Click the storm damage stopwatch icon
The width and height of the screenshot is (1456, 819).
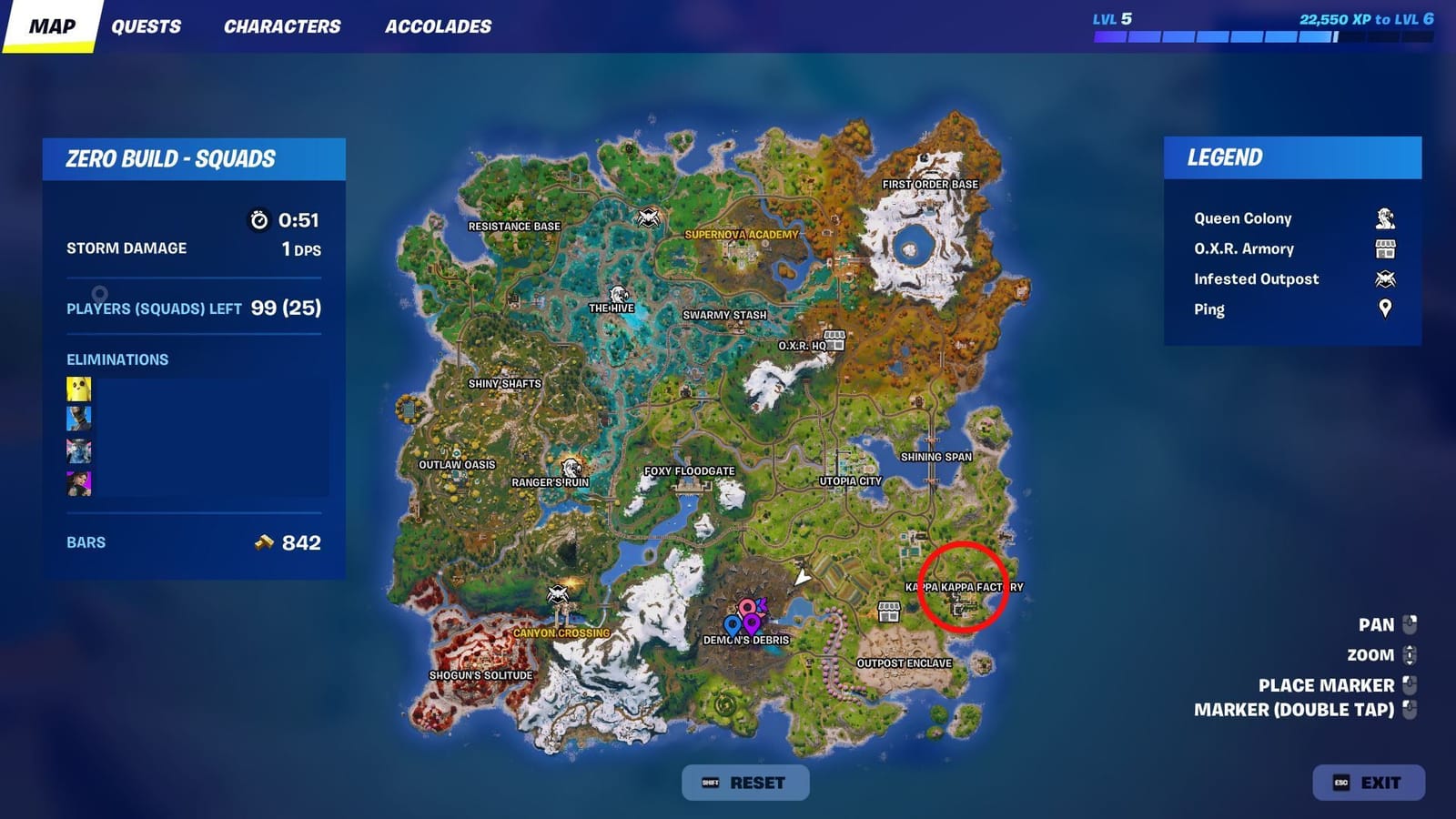pyautogui.click(x=258, y=218)
